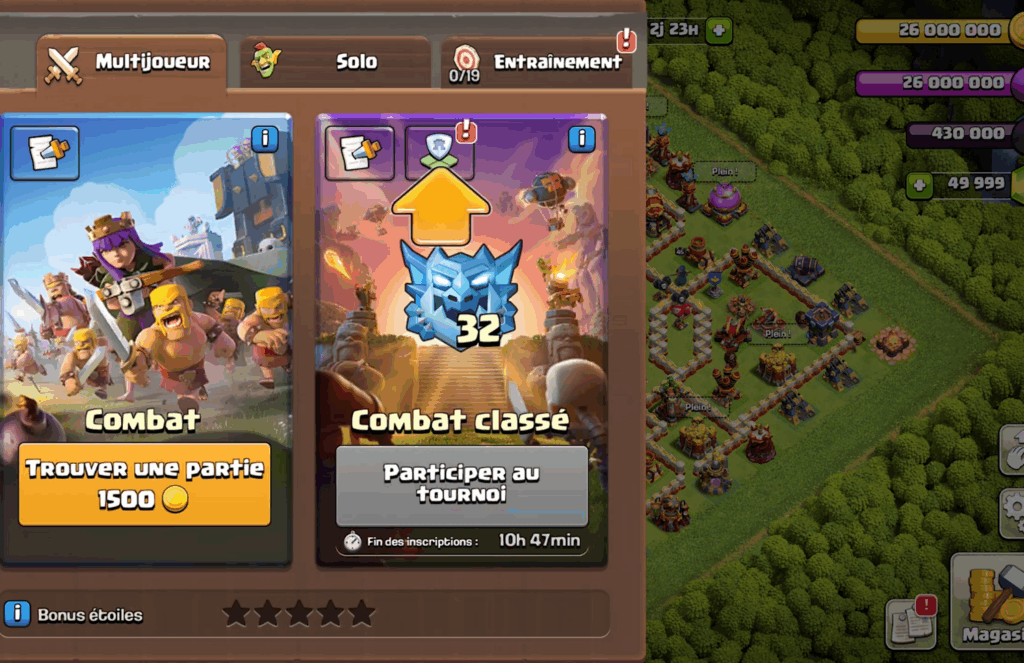1024x663 pixels.
Task: Open the army edit icon on Combat card
Action: [45, 153]
